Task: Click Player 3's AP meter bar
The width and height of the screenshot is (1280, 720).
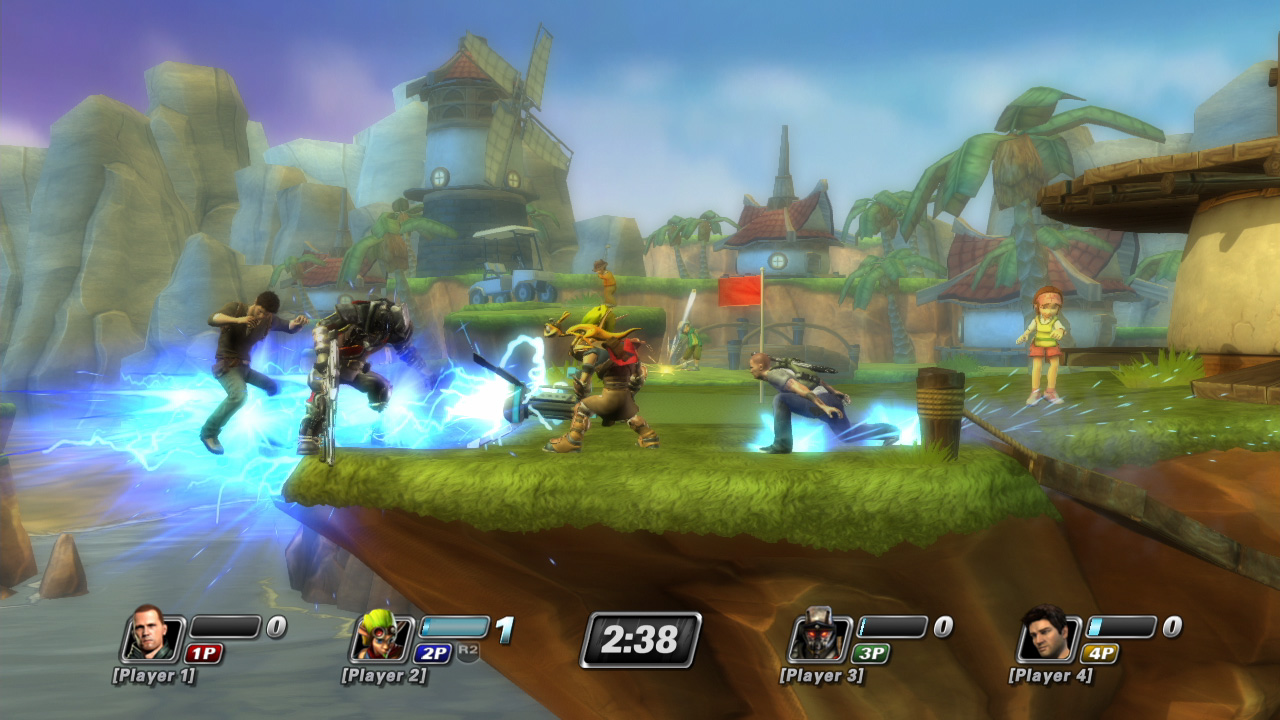Action: click(x=892, y=627)
